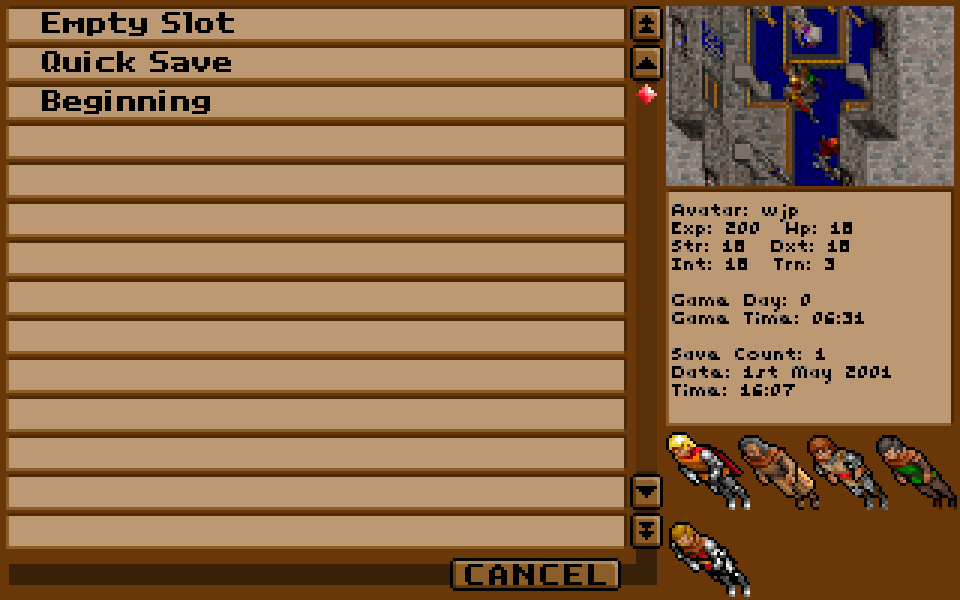Click the savegame screenshot thumbnail
Image resolution: width=960 pixels, height=600 pixels.
(x=809, y=96)
